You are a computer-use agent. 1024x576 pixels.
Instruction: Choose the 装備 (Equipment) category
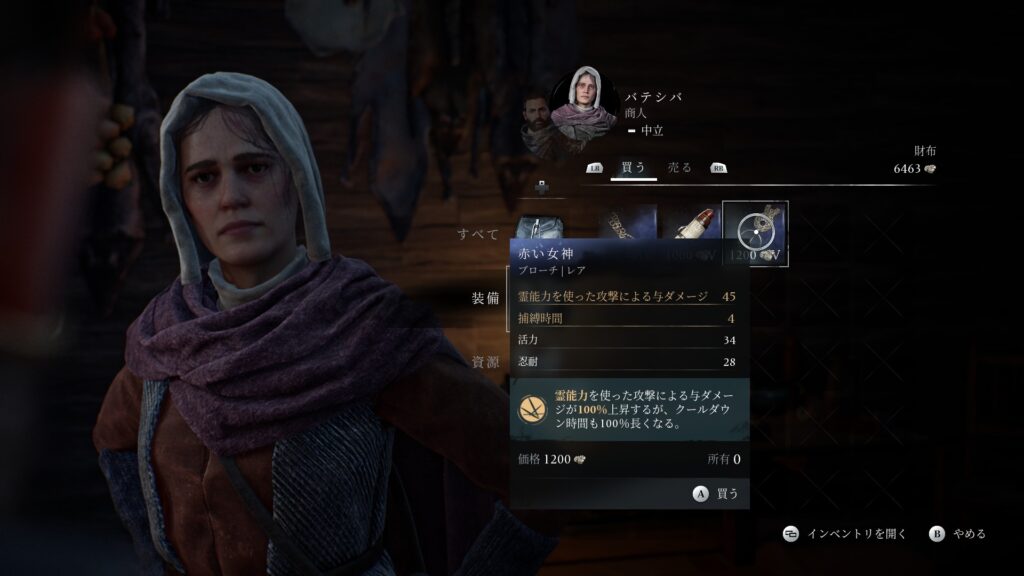486,298
